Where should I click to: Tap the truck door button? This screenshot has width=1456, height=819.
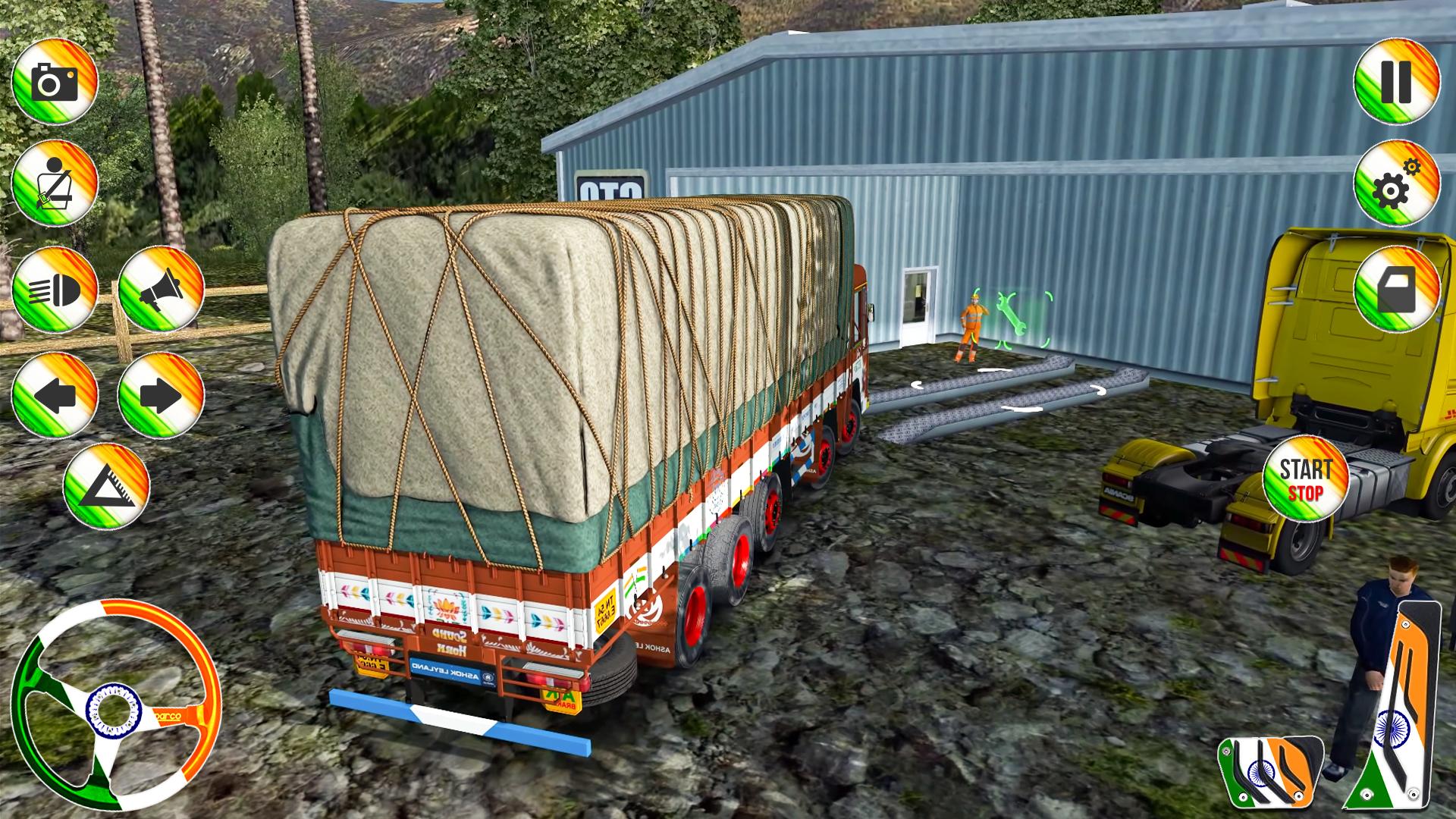tap(1396, 289)
